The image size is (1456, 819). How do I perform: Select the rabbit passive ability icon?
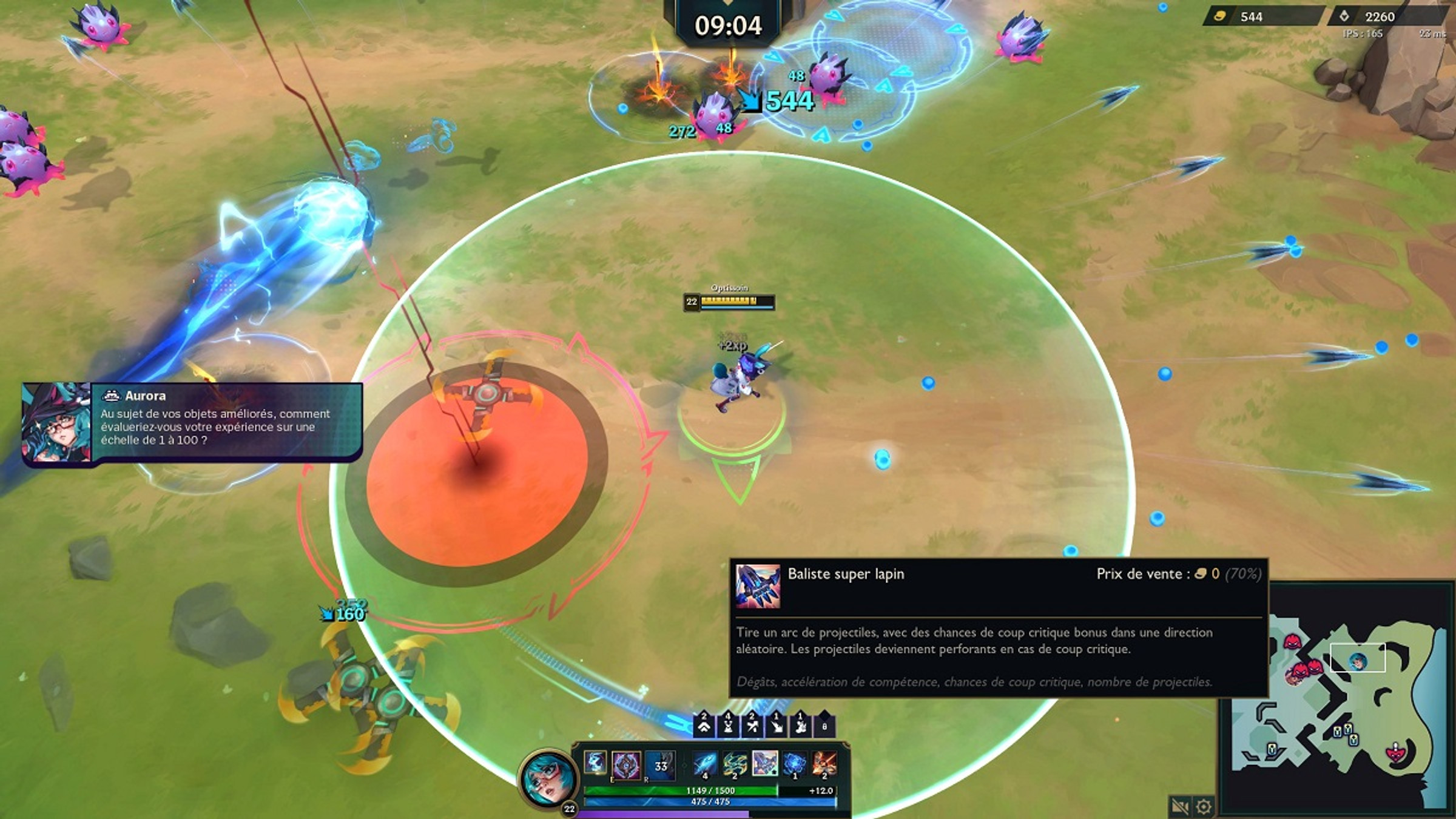(595, 762)
